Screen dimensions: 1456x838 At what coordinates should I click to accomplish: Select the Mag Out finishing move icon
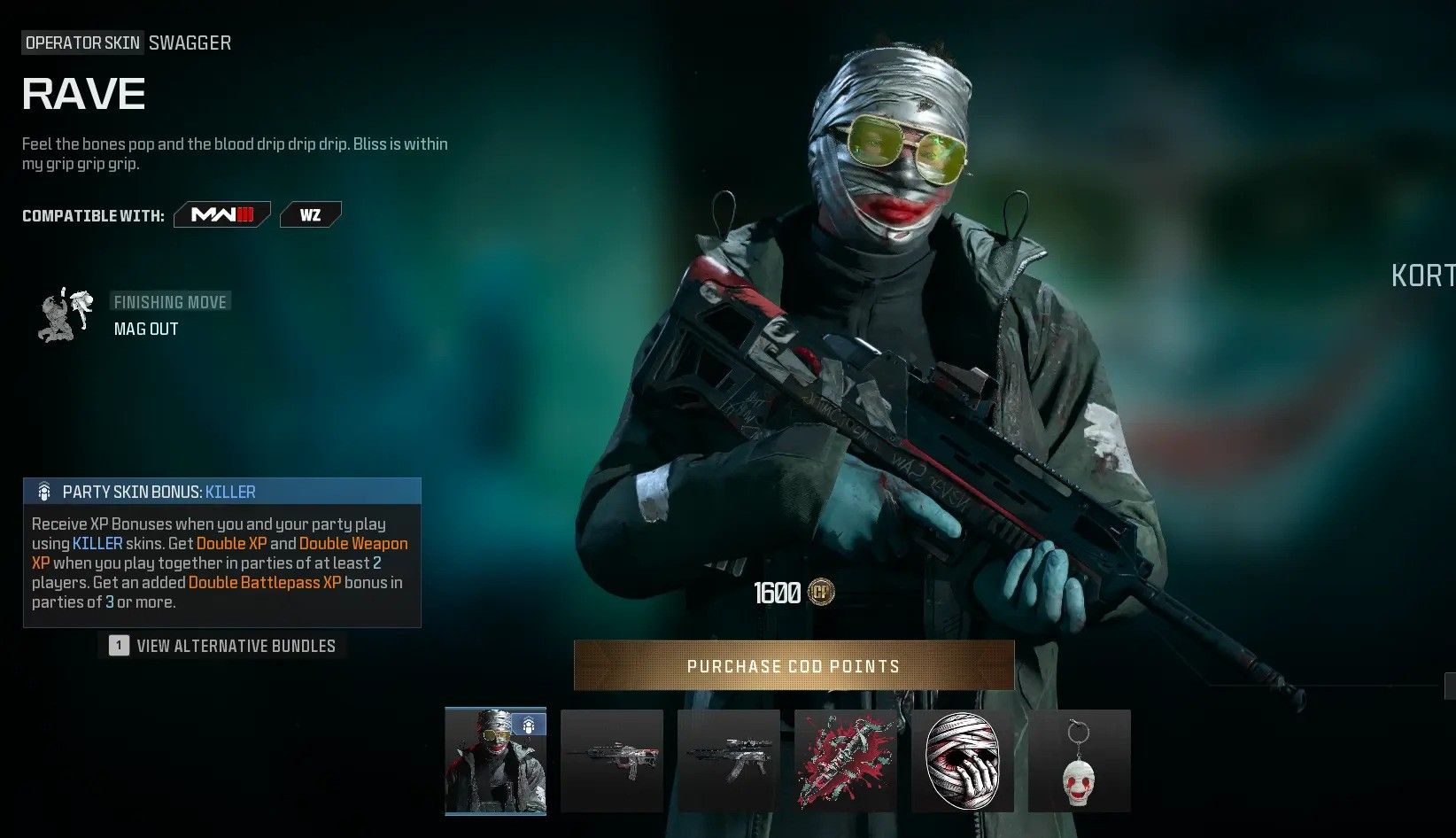(66, 314)
